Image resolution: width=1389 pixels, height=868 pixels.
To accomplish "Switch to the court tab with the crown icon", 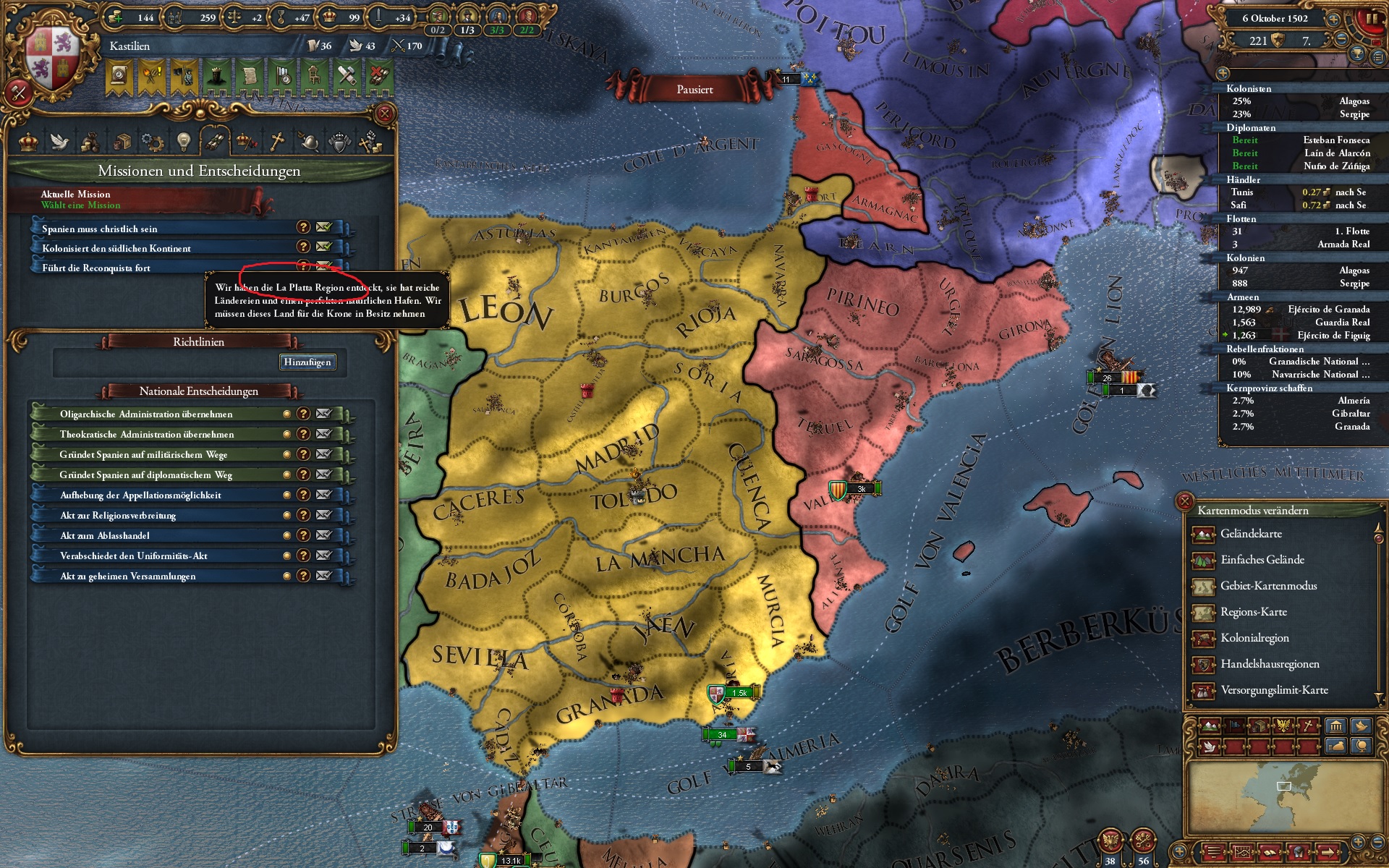I will (x=27, y=142).
